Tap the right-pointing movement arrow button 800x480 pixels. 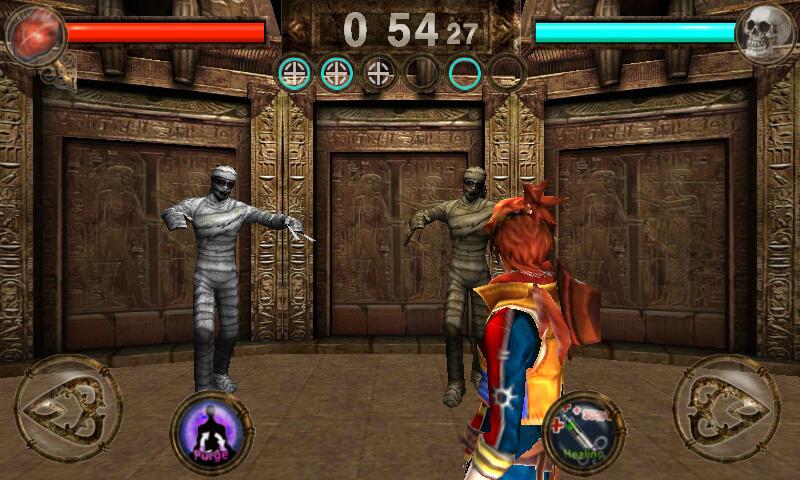click(726, 407)
